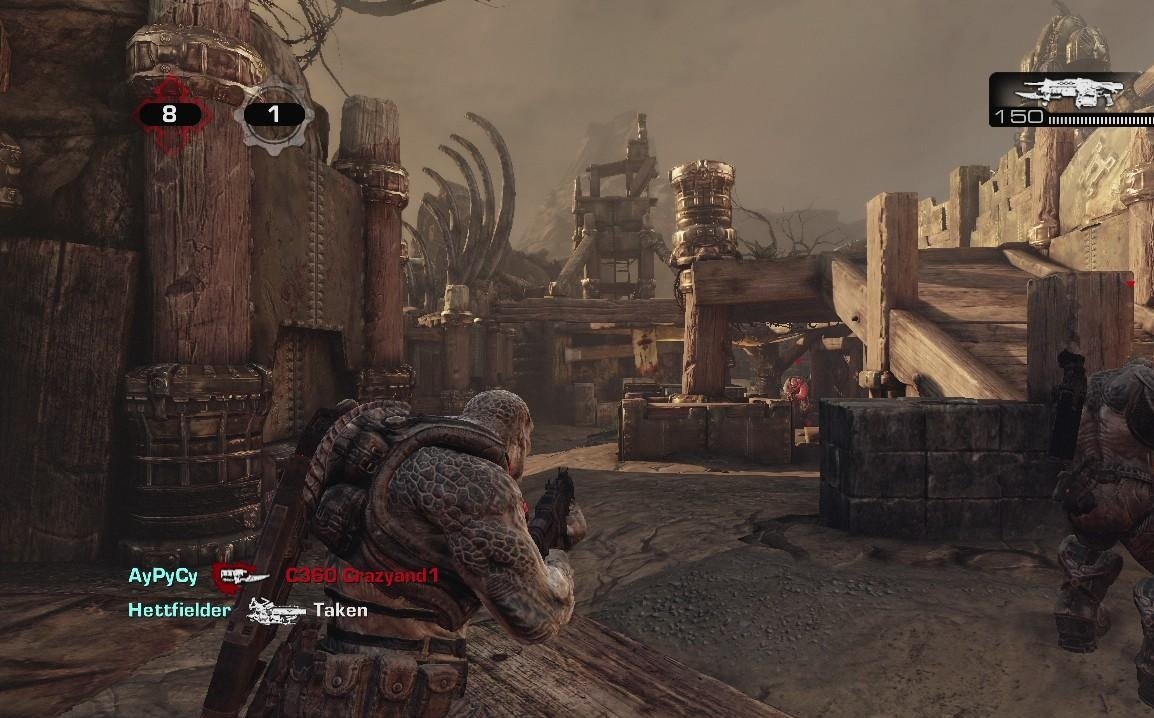1154x718 pixels.
Task: Click the red kill weapon icon beside AyPyCy
Action: (240, 576)
